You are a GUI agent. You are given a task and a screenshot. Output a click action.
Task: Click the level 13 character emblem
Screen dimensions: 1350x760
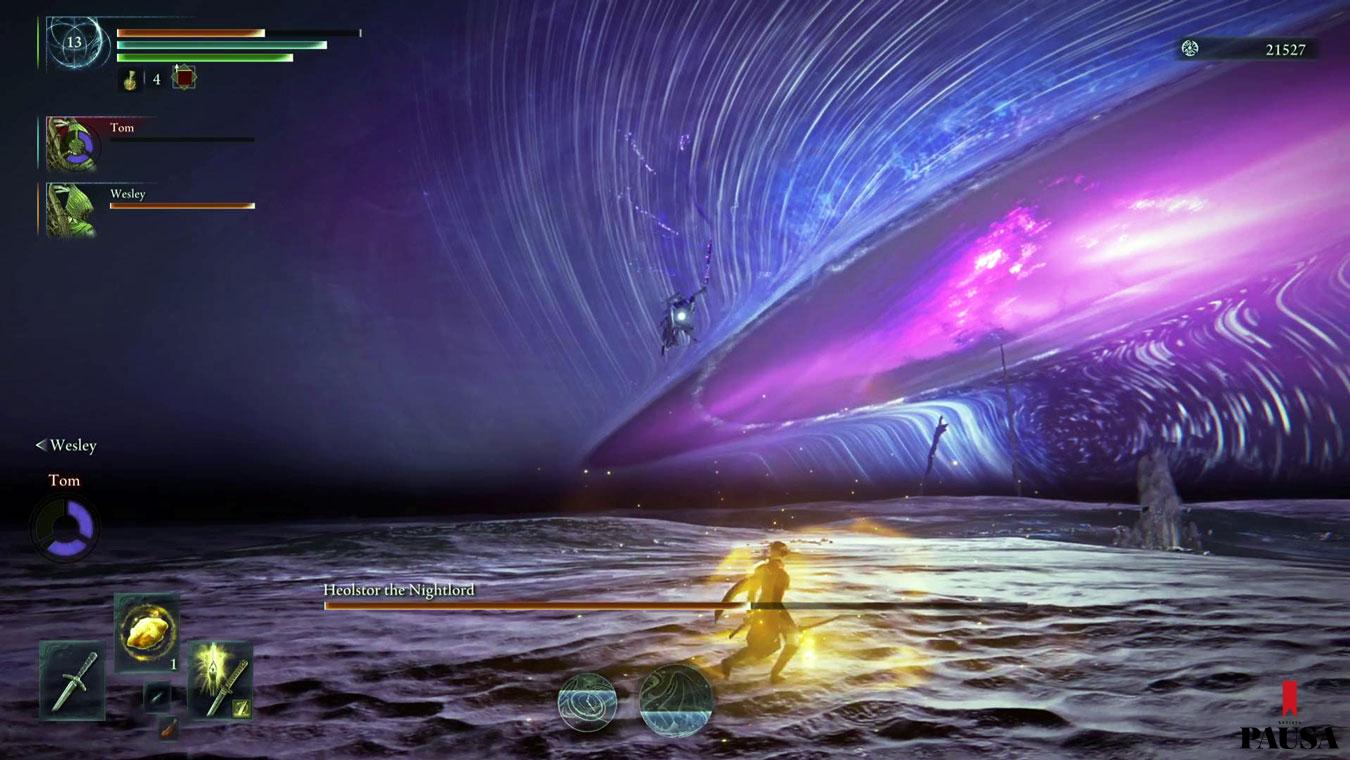(75, 42)
